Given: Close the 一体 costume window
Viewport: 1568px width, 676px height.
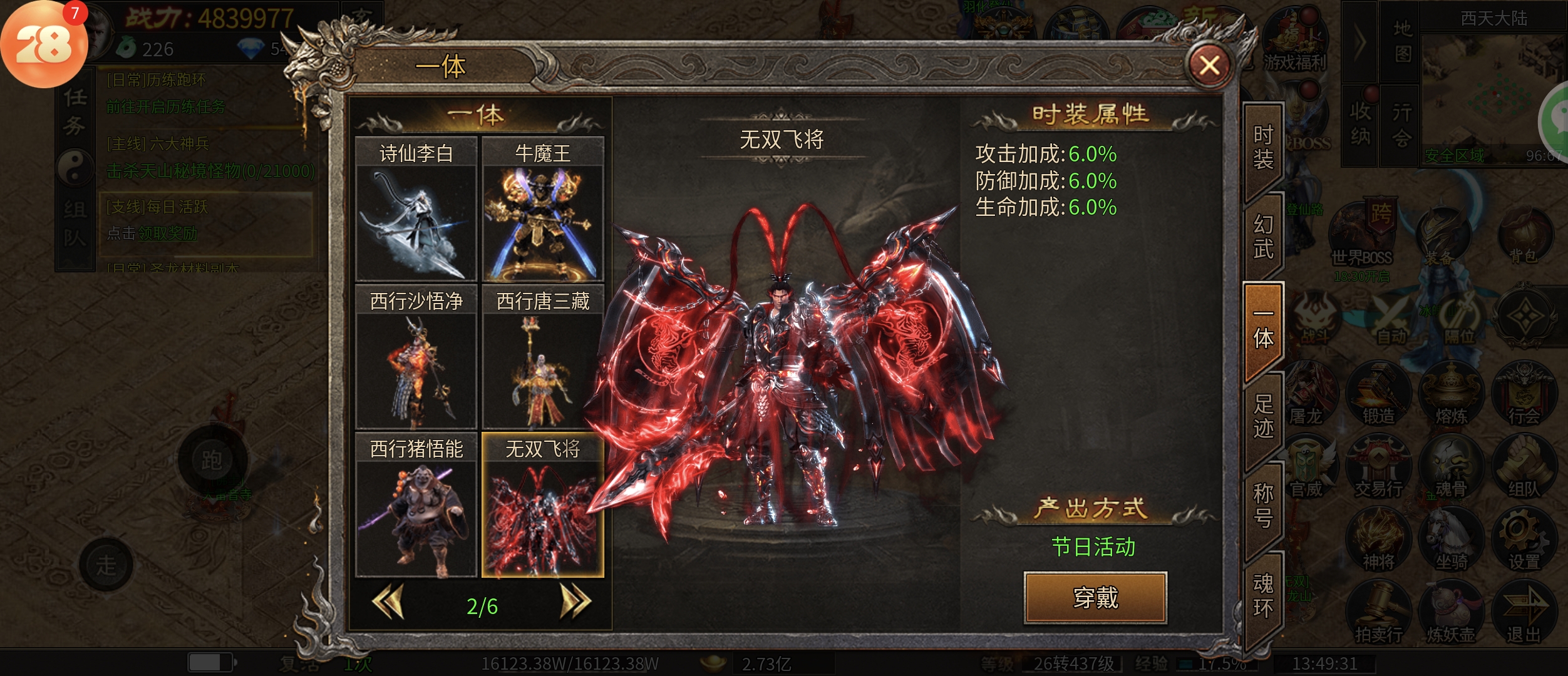Looking at the screenshot, I should tap(1209, 65).
